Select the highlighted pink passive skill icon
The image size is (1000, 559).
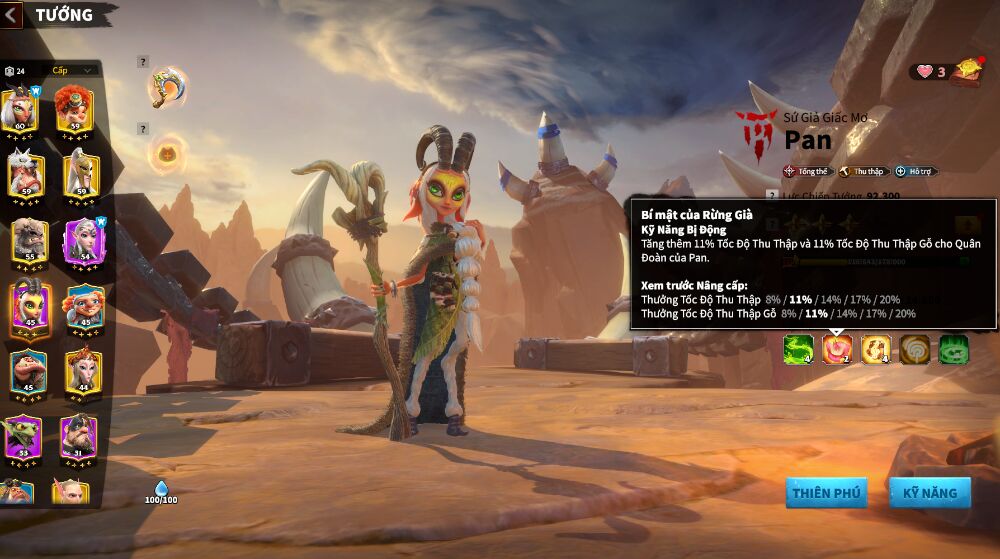837,349
